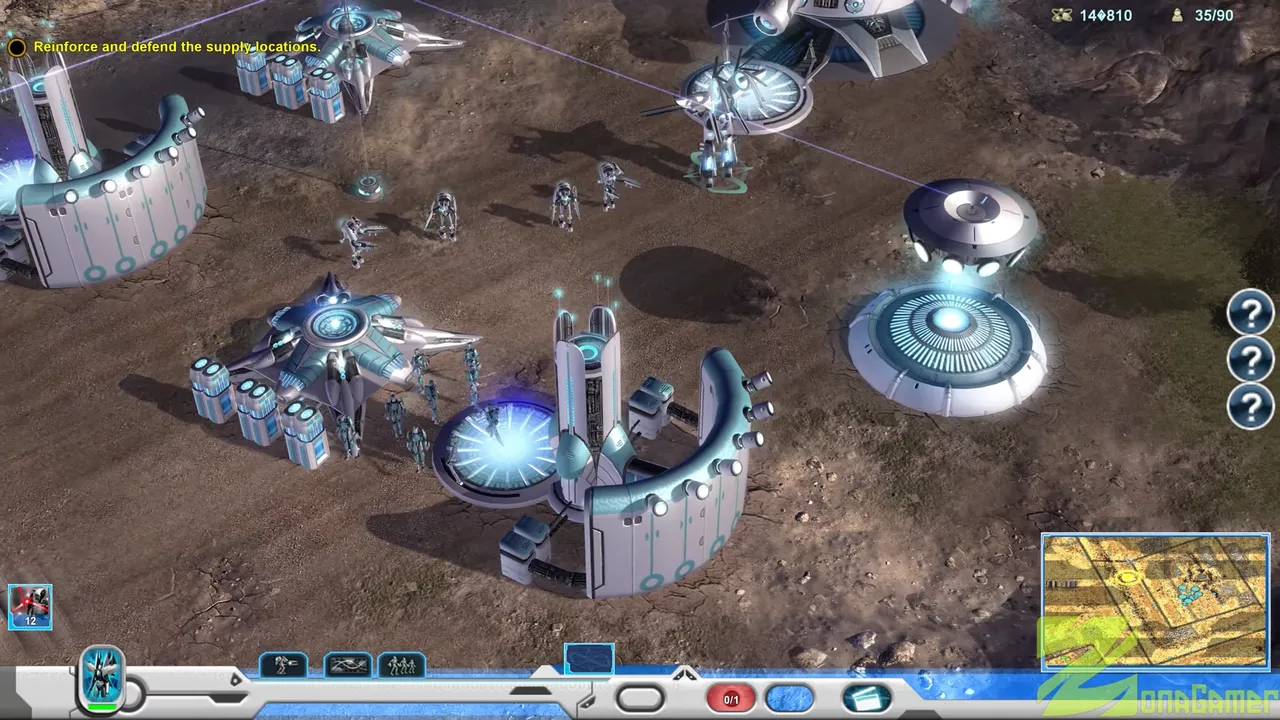Open the bottom question mark help button
The image size is (1280, 720).
[x=1250, y=406]
